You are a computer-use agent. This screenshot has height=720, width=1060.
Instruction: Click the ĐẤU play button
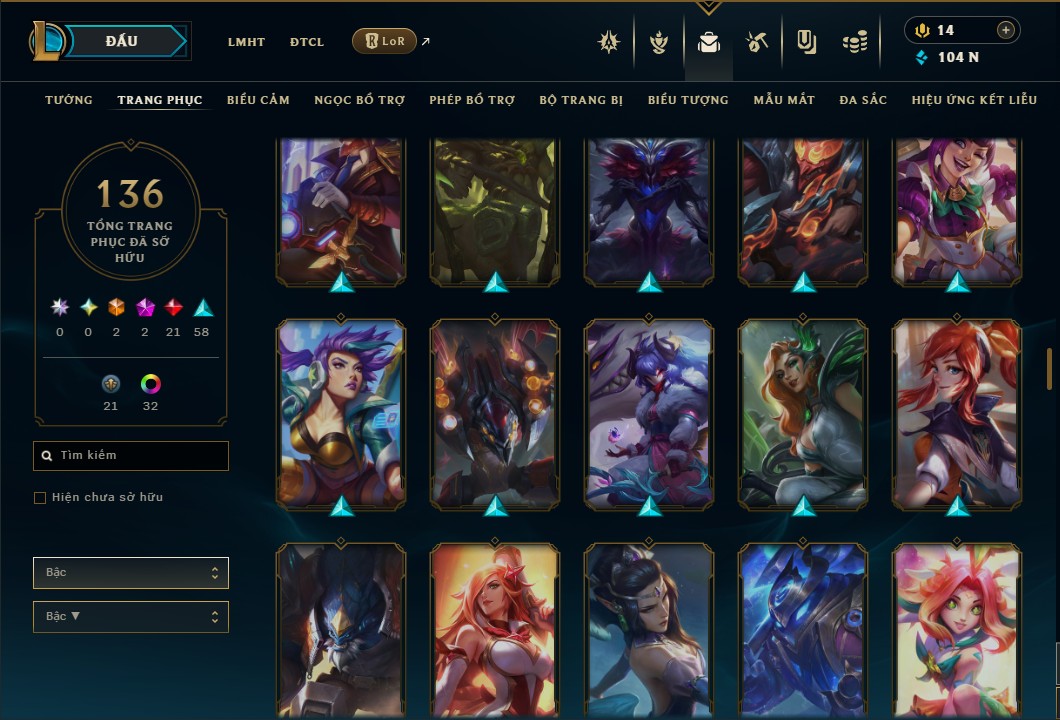(x=122, y=41)
